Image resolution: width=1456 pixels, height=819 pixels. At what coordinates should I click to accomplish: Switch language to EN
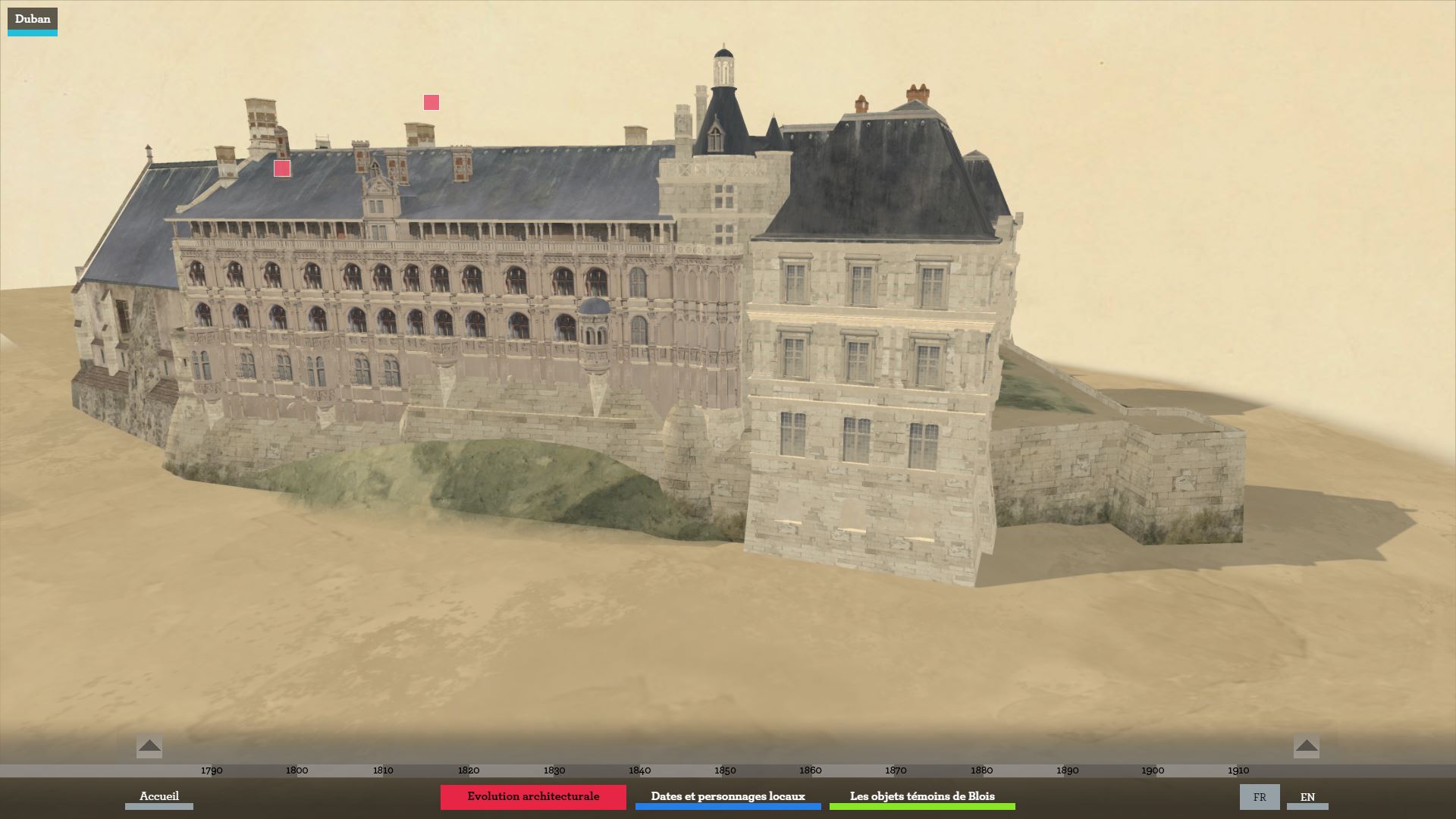(1307, 797)
